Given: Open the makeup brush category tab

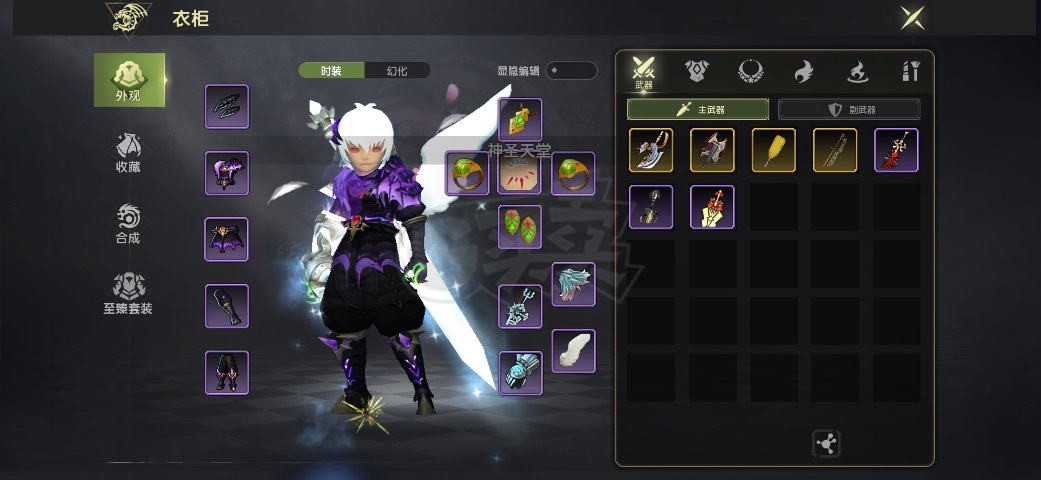Looking at the screenshot, I should coord(910,71).
